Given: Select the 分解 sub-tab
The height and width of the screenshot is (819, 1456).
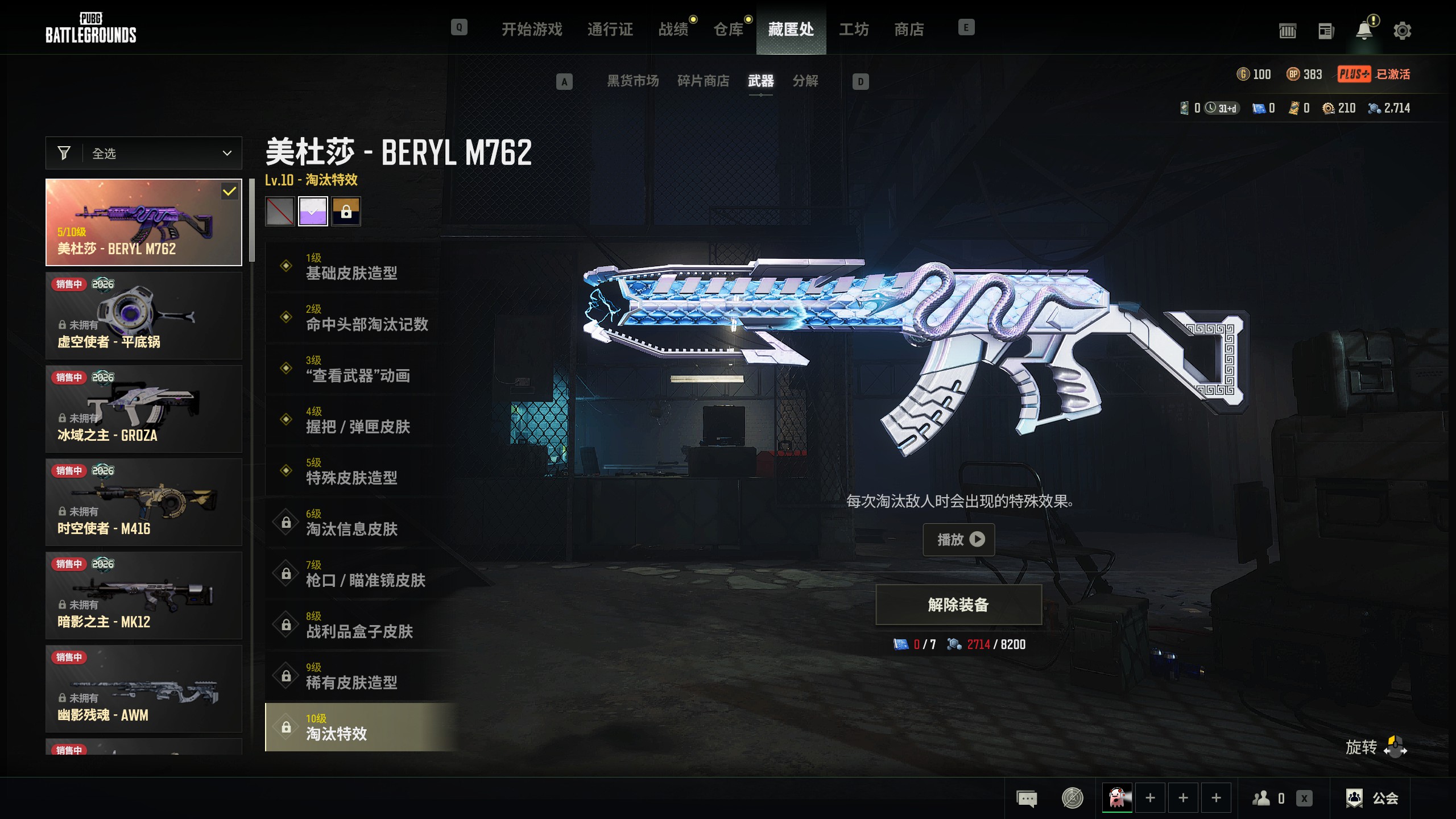Looking at the screenshot, I should 805,81.
